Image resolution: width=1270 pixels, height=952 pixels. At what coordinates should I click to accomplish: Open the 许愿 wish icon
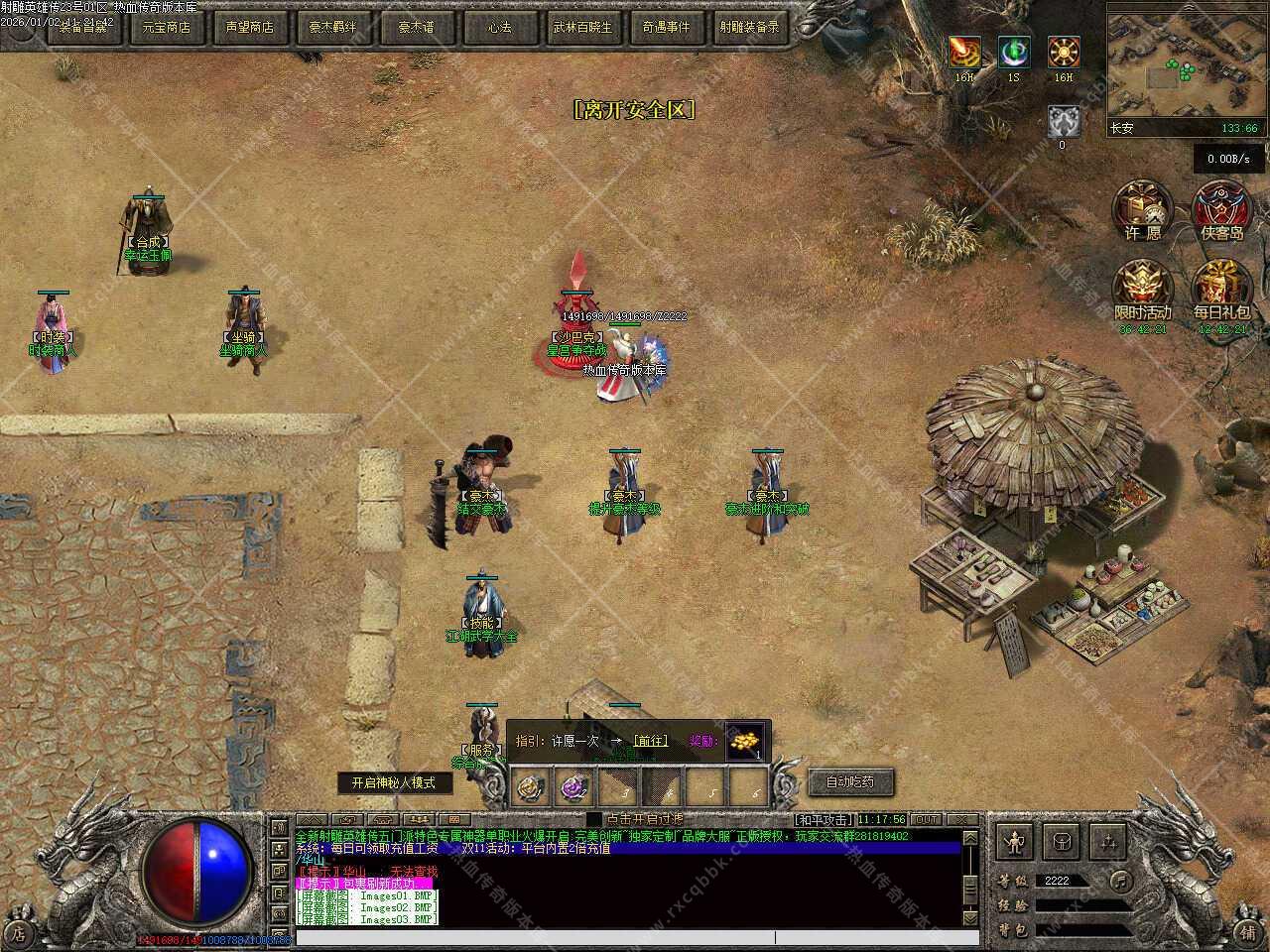(x=1143, y=210)
